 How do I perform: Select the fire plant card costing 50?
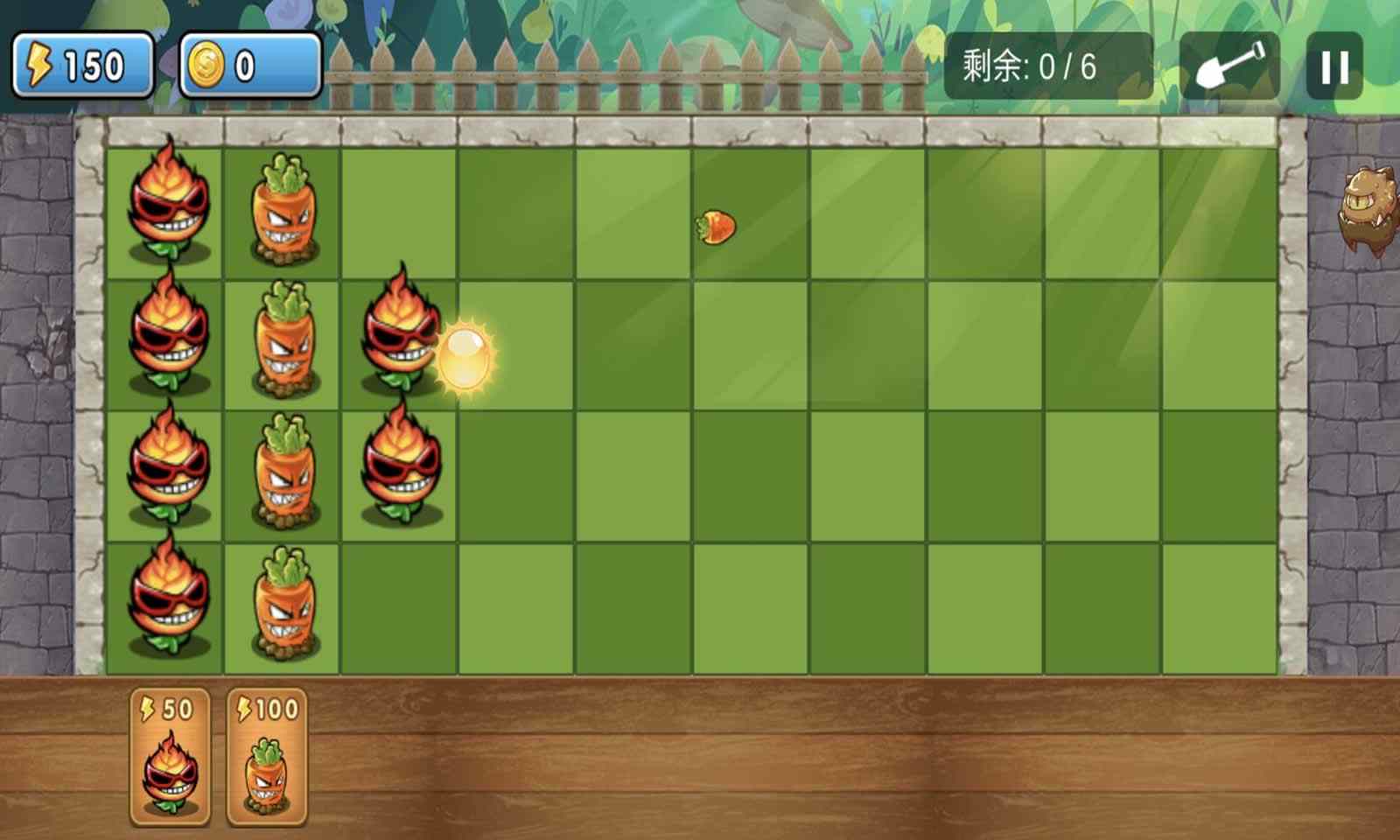(169, 757)
